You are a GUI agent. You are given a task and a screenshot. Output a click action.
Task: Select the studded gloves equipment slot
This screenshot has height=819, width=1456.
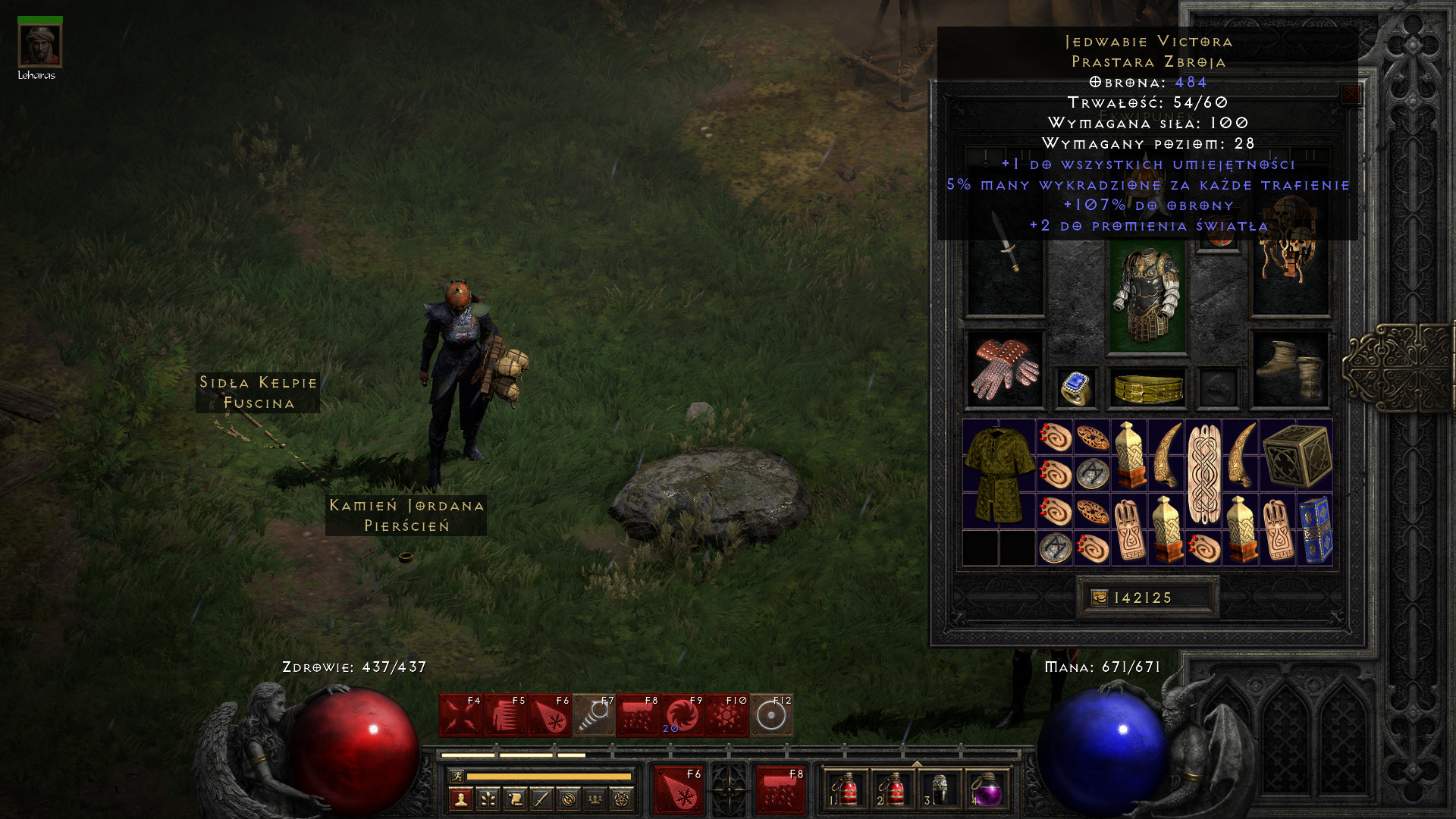coord(1004,369)
